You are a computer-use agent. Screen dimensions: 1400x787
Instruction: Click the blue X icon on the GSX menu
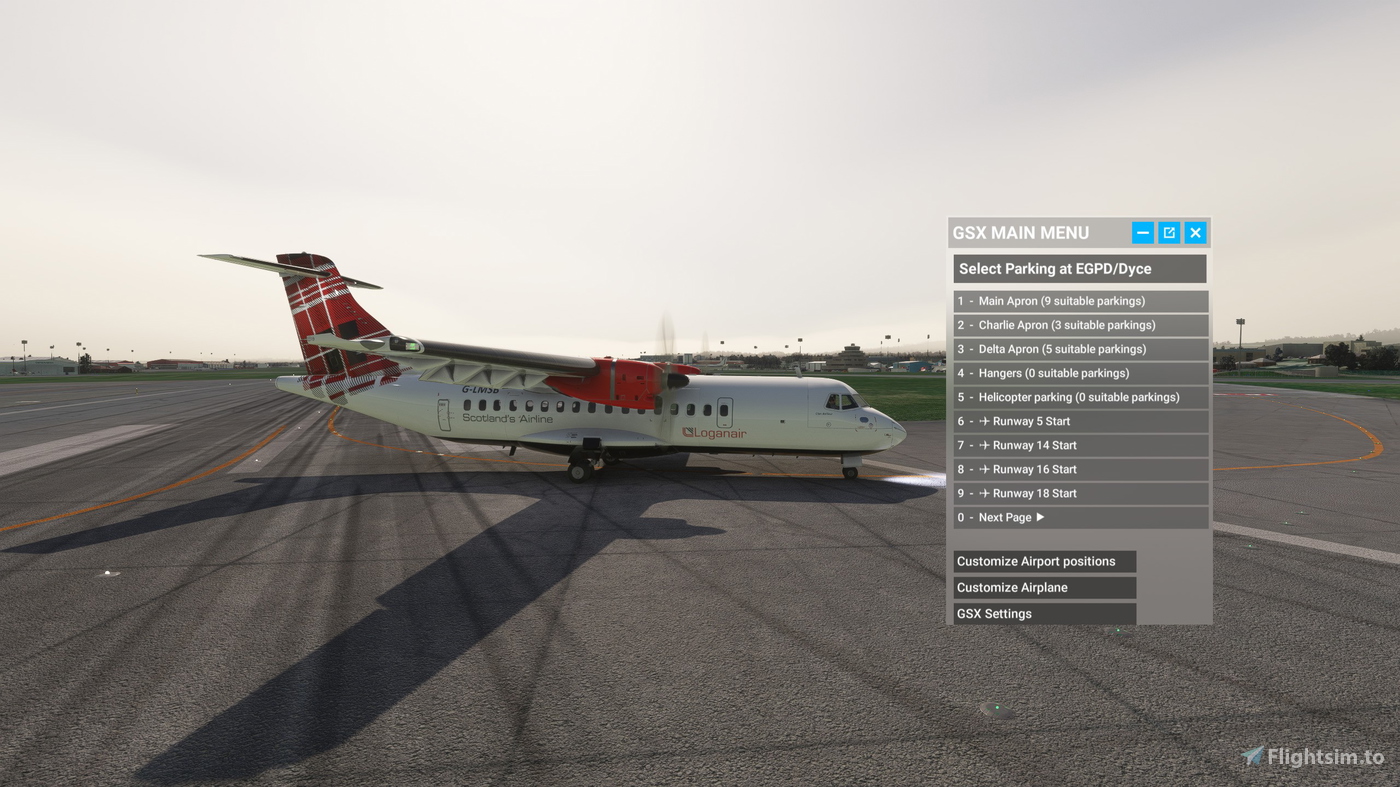point(1195,231)
